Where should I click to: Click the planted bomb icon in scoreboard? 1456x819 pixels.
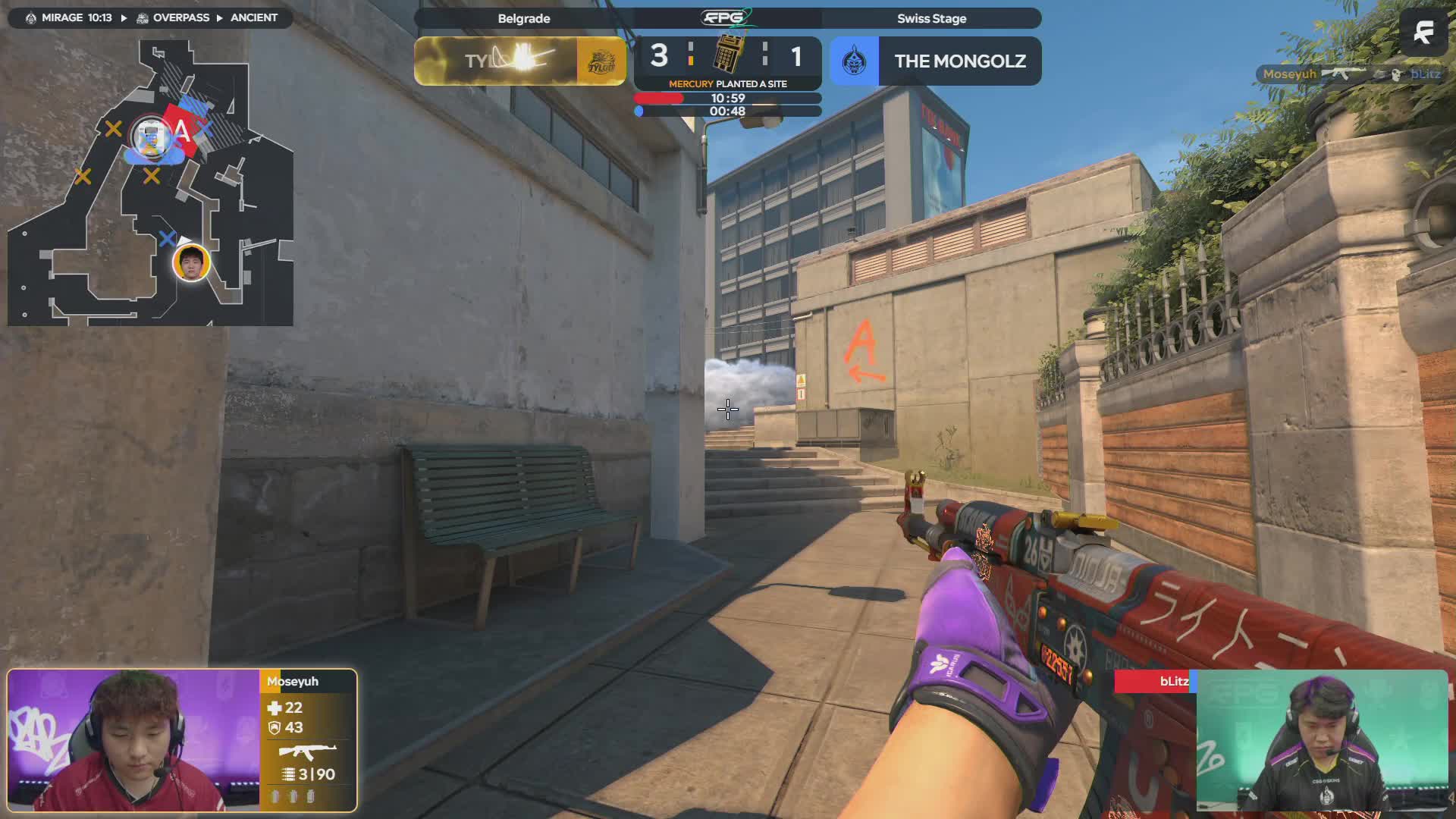coord(728,53)
